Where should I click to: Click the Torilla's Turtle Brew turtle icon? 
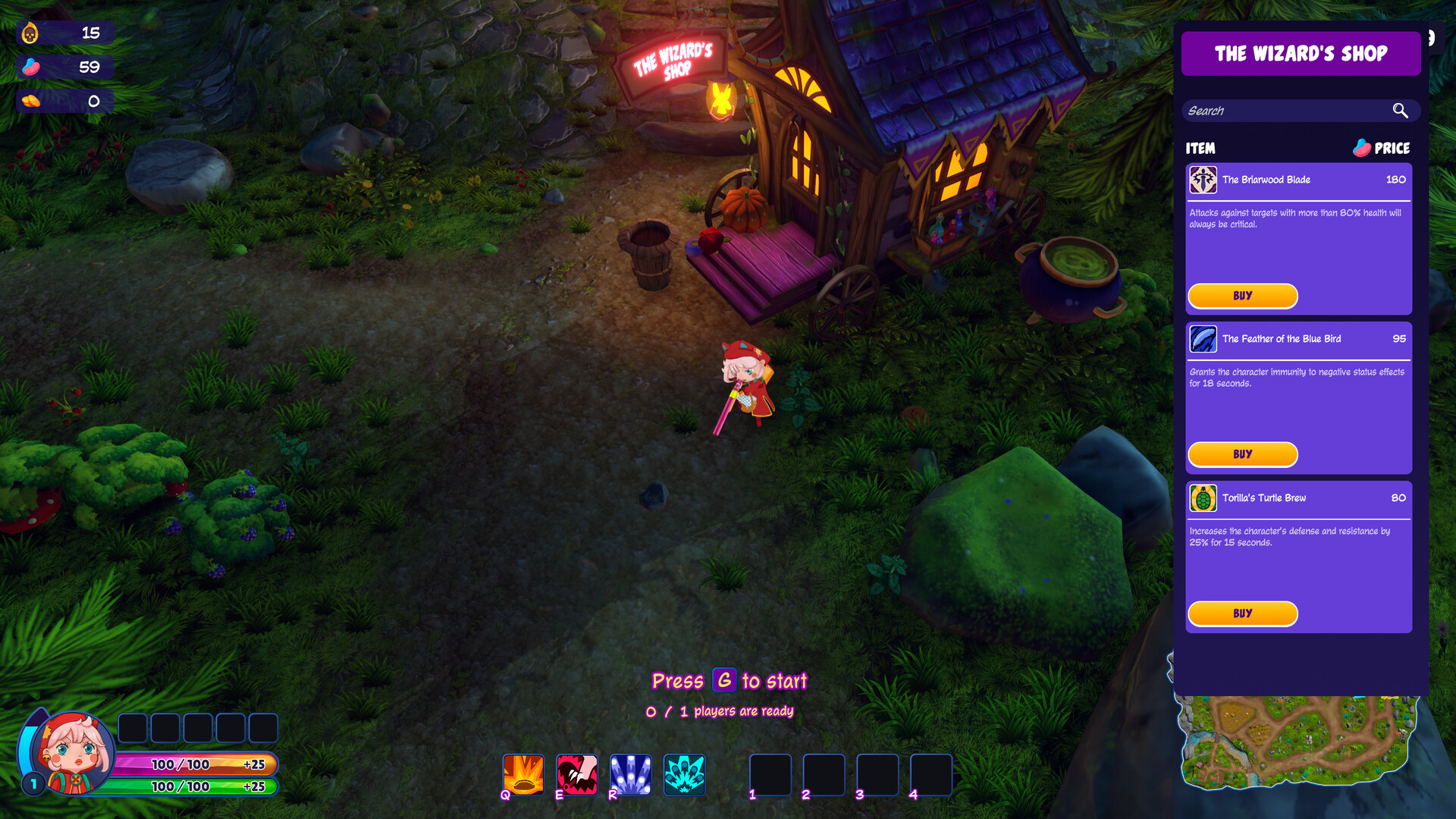[1202, 498]
